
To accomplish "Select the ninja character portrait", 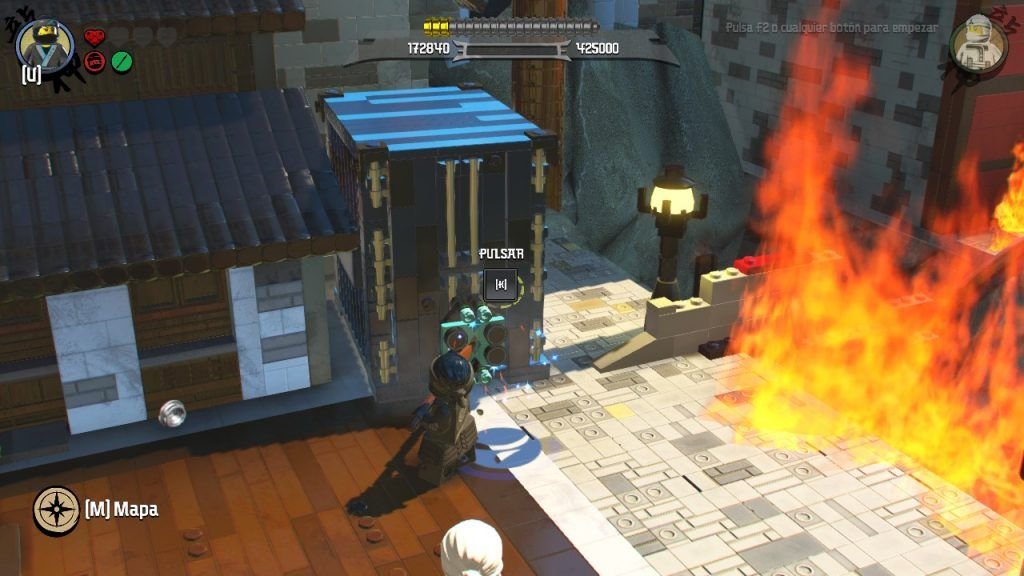I will click(x=45, y=45).
